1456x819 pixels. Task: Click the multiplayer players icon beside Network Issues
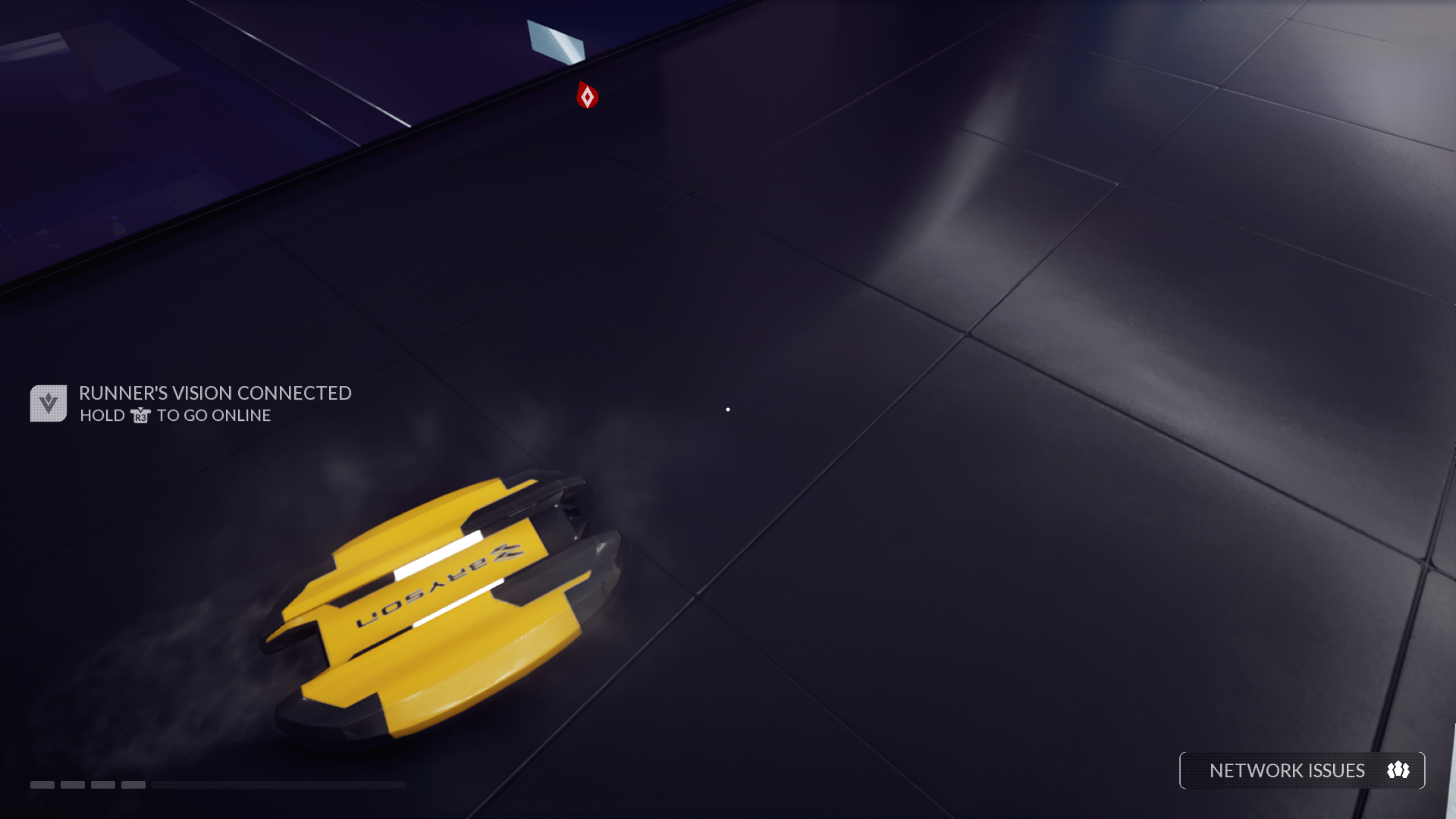point(1398,770)
